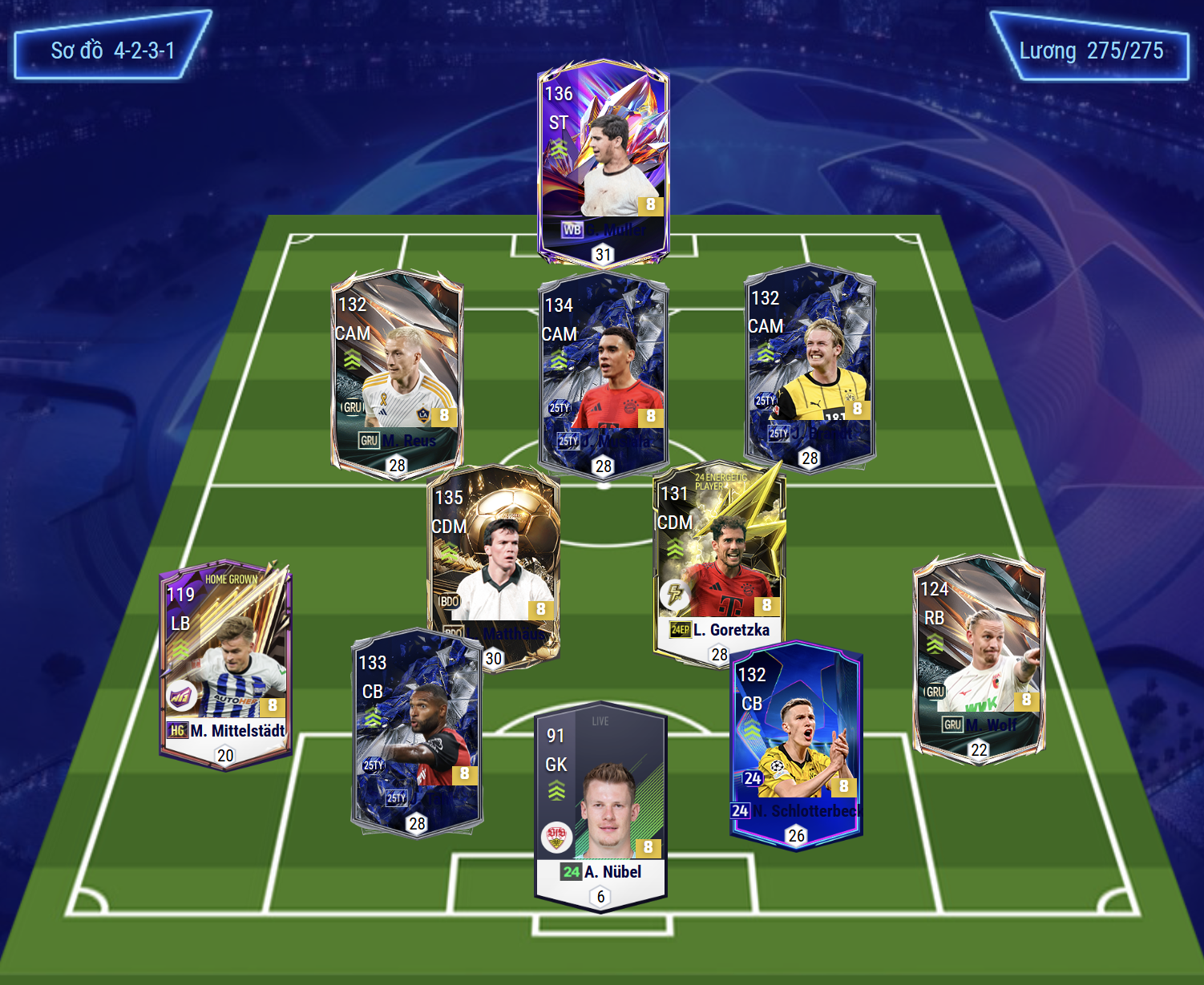Select the 134 CAM Bayern player card

603,373
